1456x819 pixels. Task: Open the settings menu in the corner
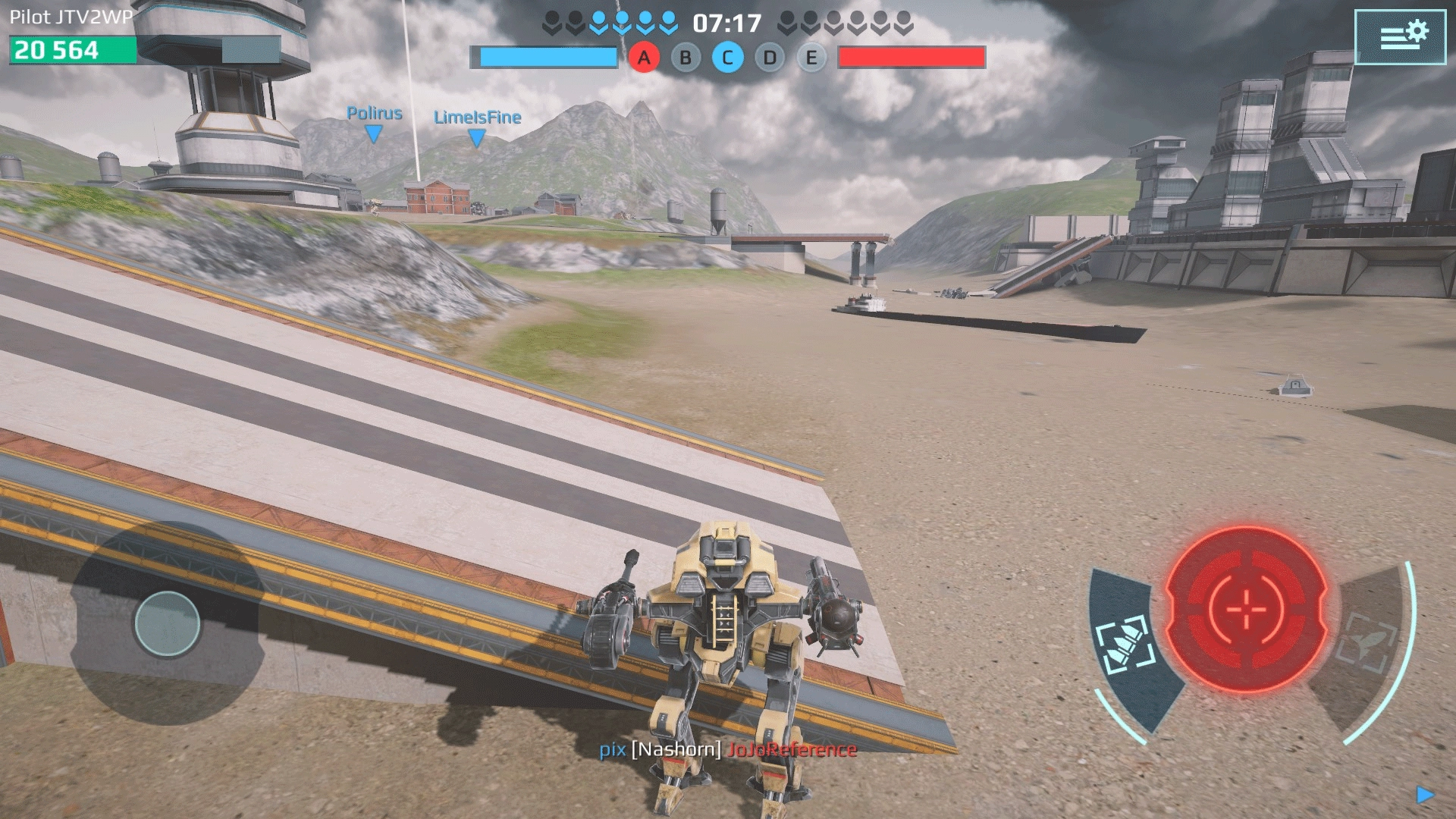coord(1399,36)
